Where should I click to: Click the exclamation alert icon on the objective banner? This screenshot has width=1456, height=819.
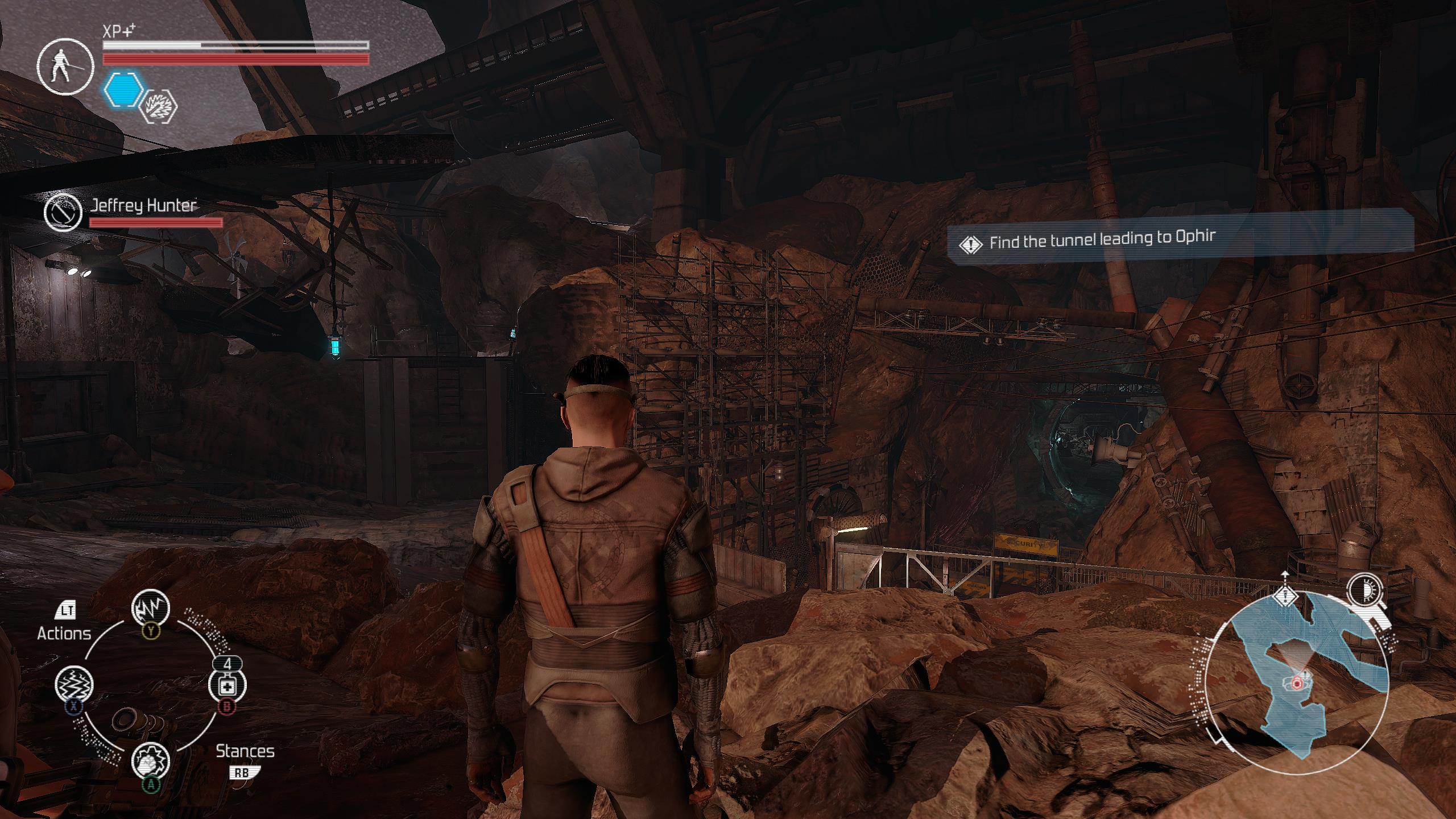pyautogui.click(x=970, y=242)
